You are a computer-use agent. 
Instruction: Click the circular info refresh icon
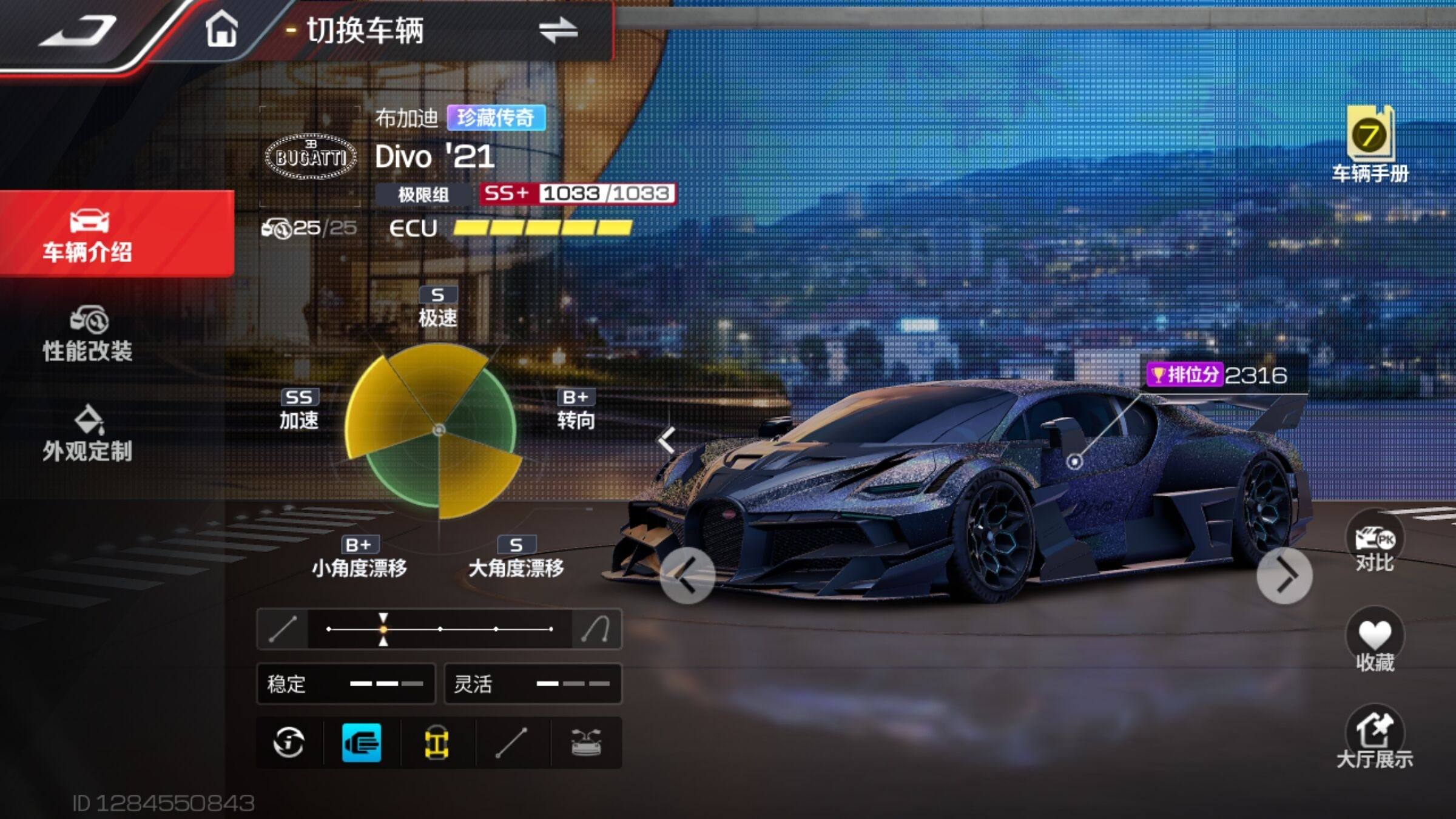289,743
